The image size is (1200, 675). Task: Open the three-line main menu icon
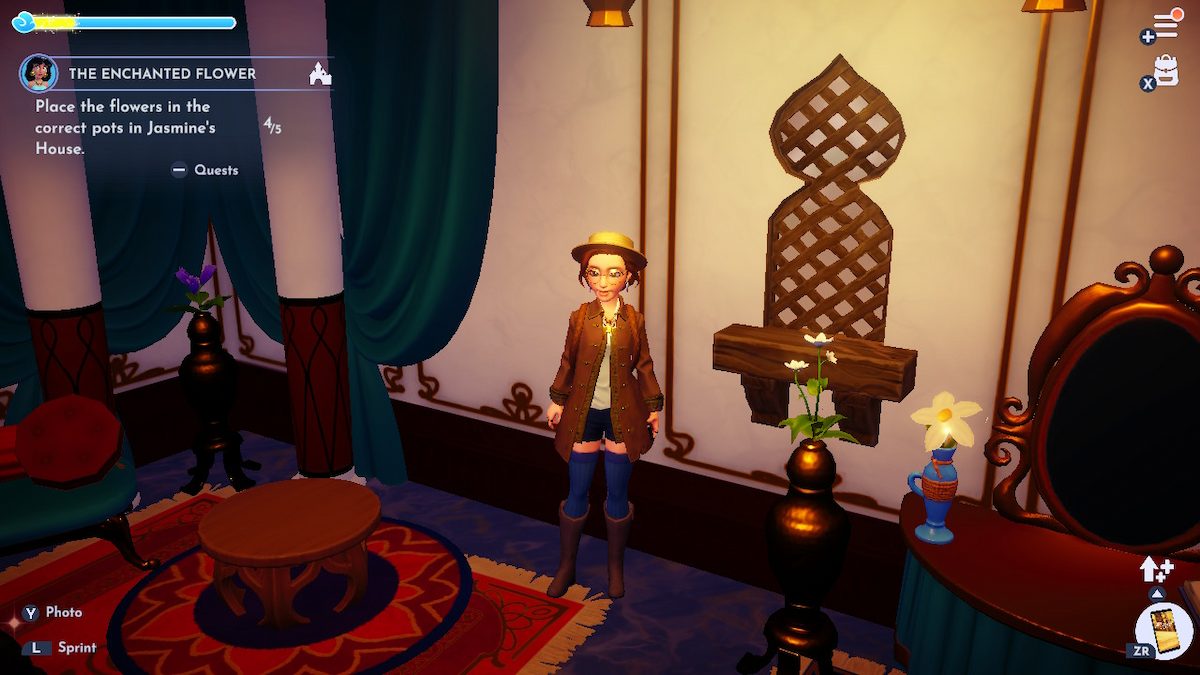coord(1167,24)
